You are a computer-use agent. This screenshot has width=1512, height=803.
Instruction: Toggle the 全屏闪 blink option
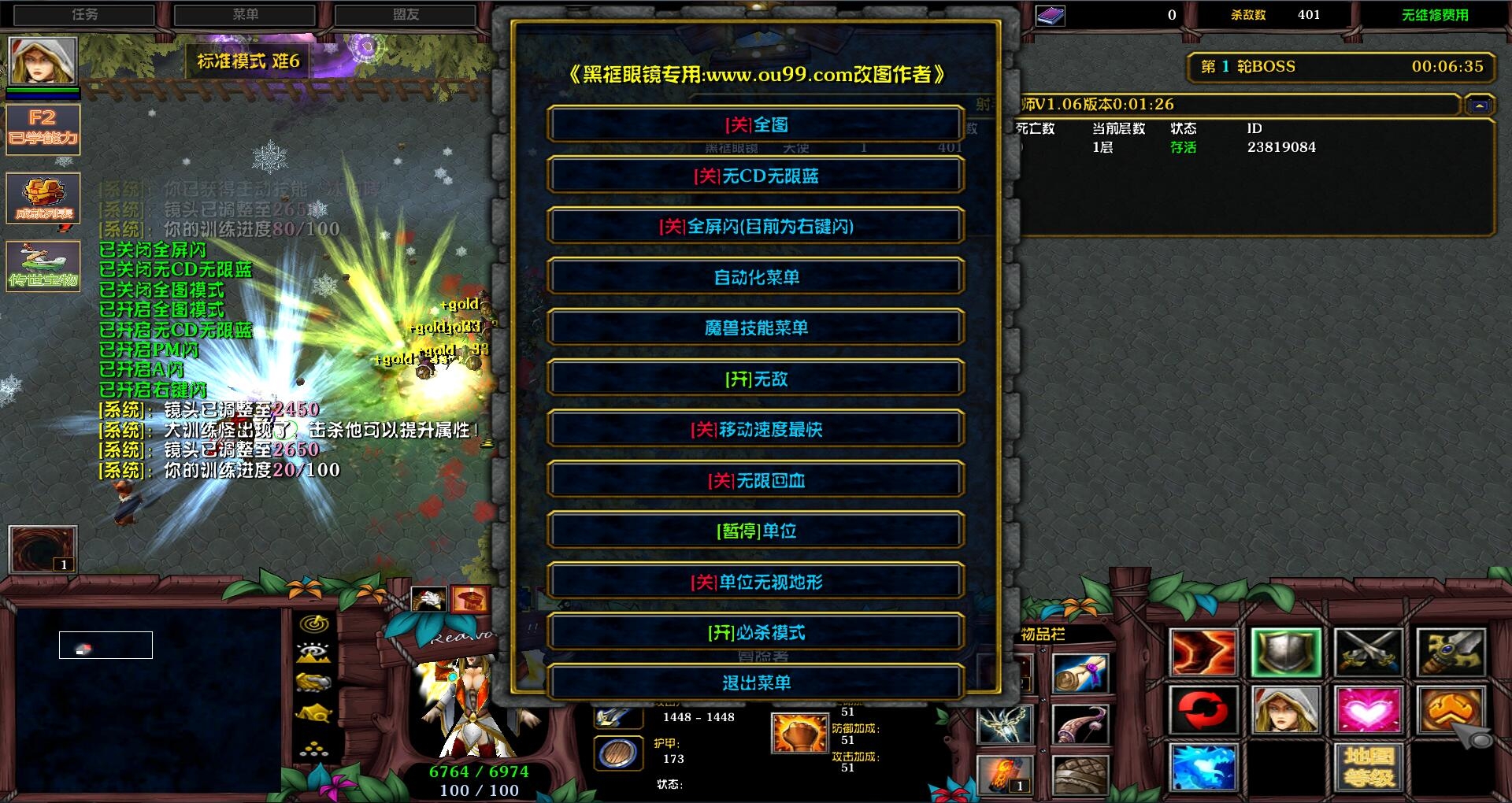[x=756, y=227]
